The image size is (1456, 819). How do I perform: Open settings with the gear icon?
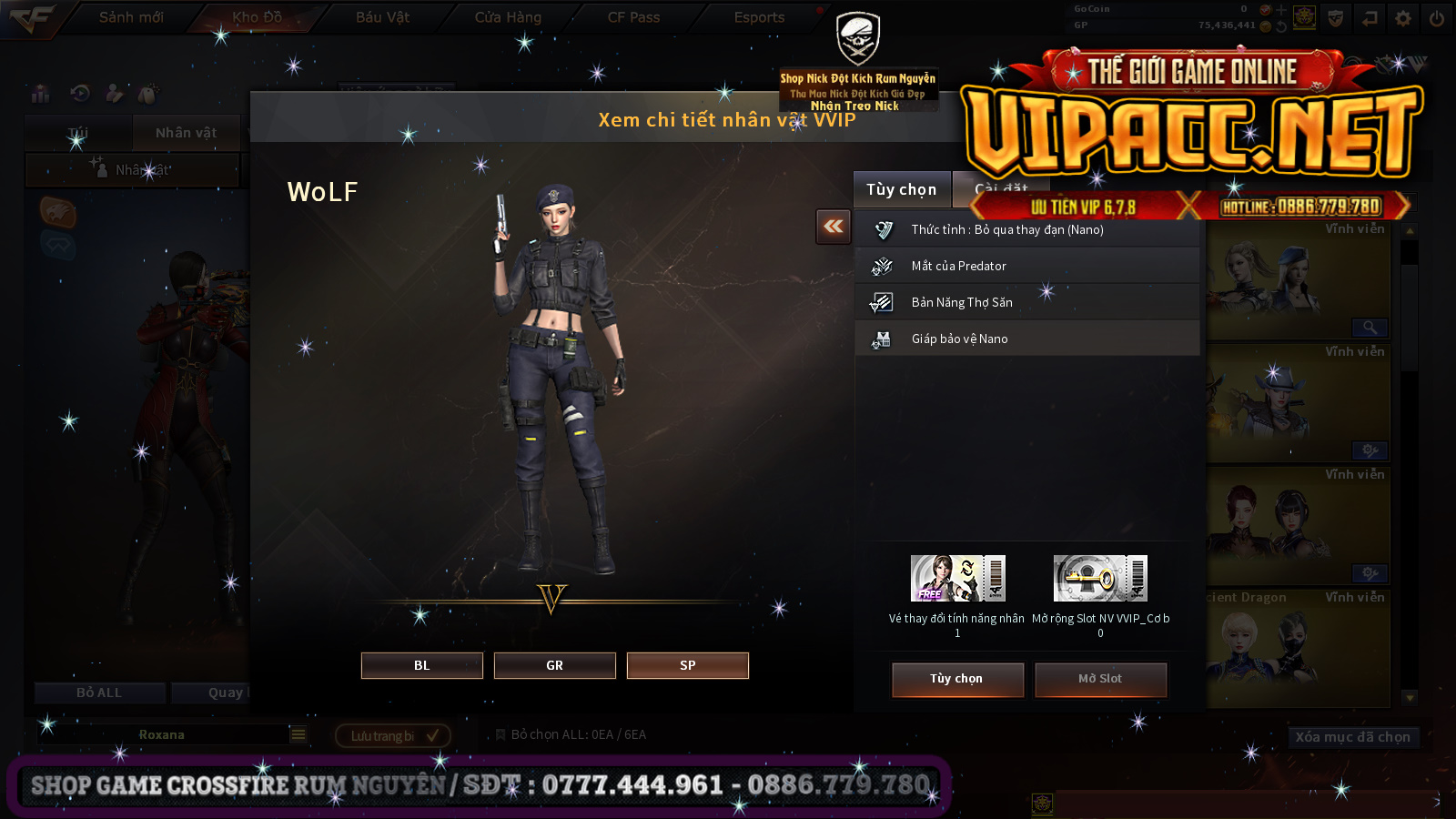[1403, 18]
